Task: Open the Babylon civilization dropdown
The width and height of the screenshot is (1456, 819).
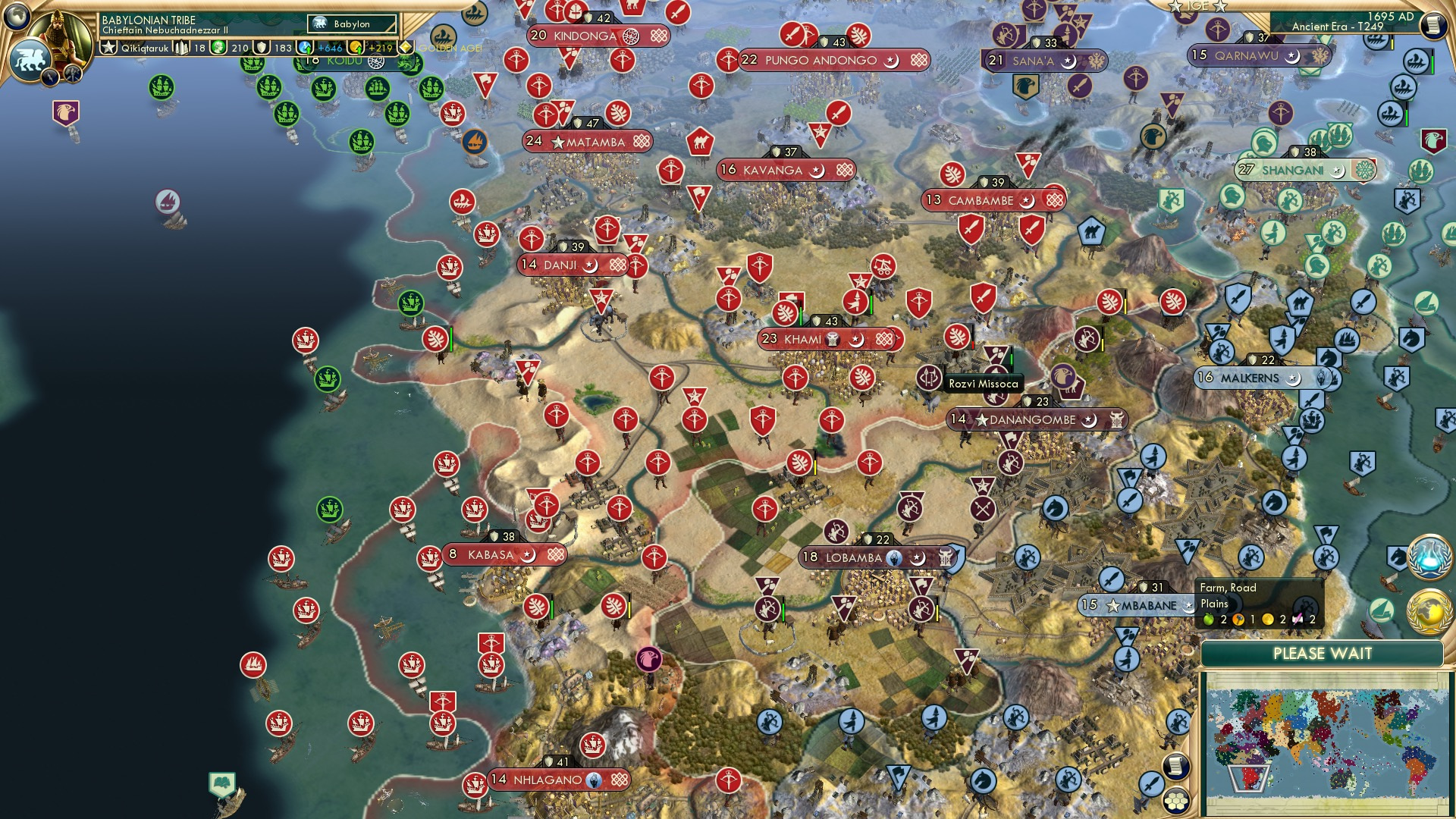Action: (x=350, y=24)
